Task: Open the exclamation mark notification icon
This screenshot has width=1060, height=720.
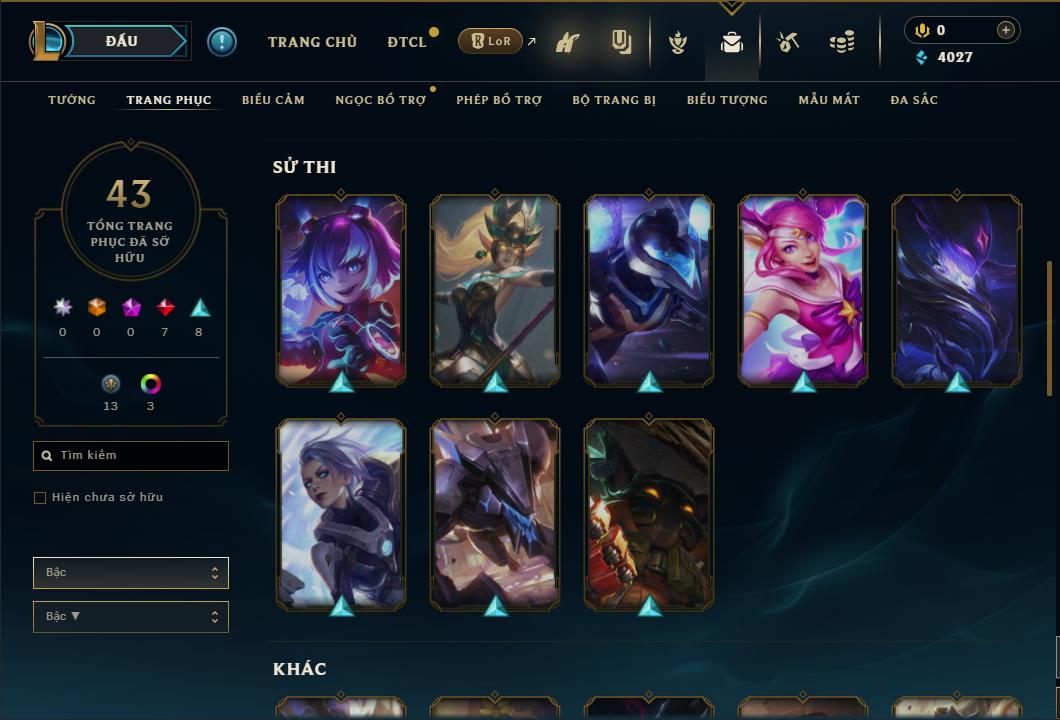Action: tap(222, 42)
